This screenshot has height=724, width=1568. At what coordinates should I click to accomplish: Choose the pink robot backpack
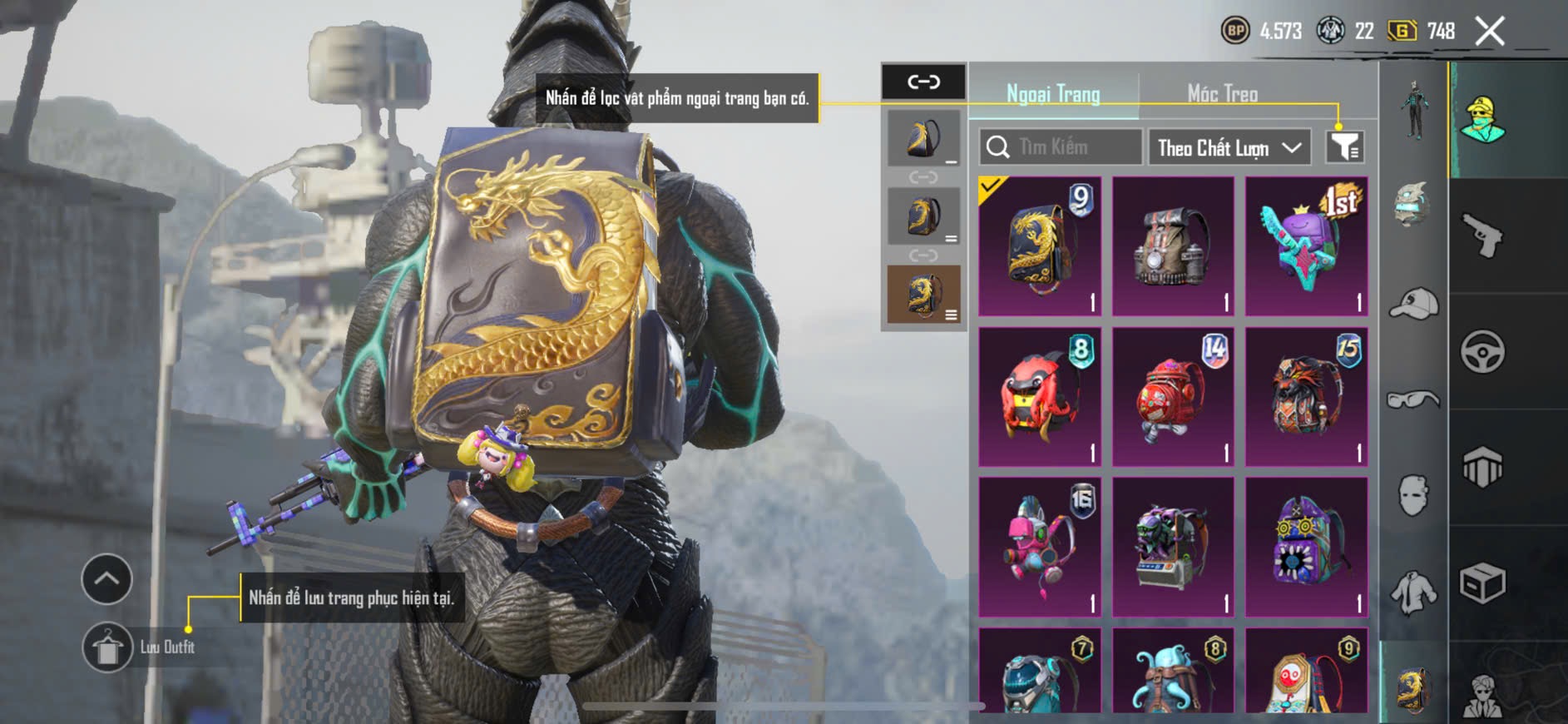pyautogui.click(x=1040, y=547)
